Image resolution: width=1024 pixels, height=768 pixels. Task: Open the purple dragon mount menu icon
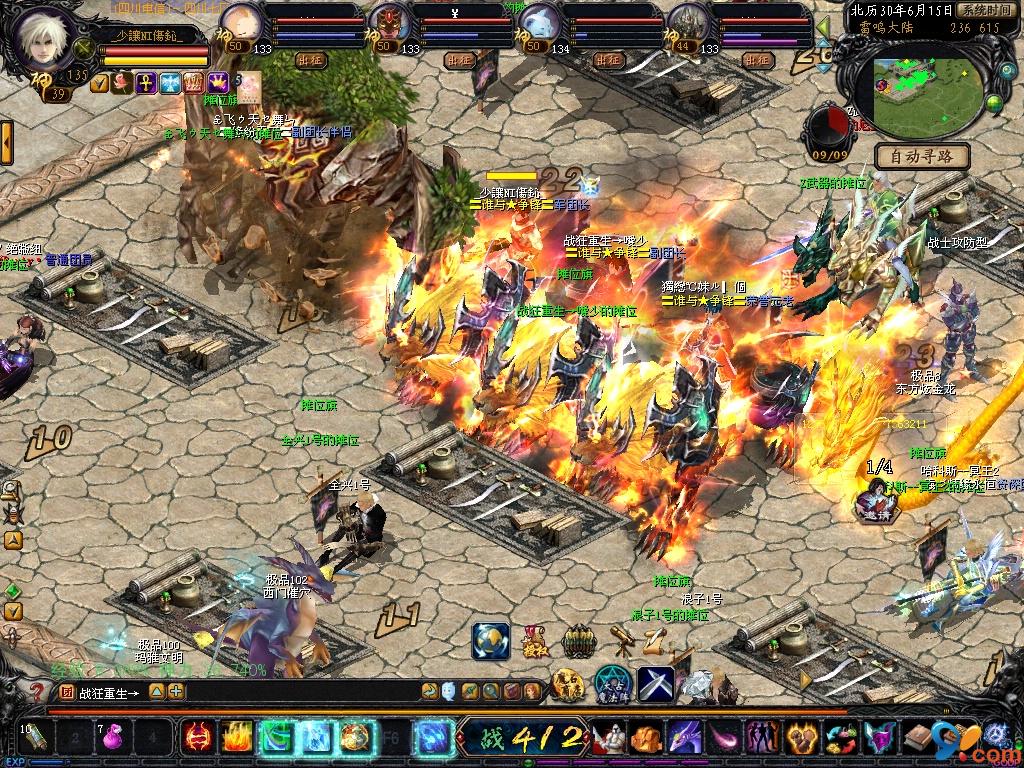point(685,738)
